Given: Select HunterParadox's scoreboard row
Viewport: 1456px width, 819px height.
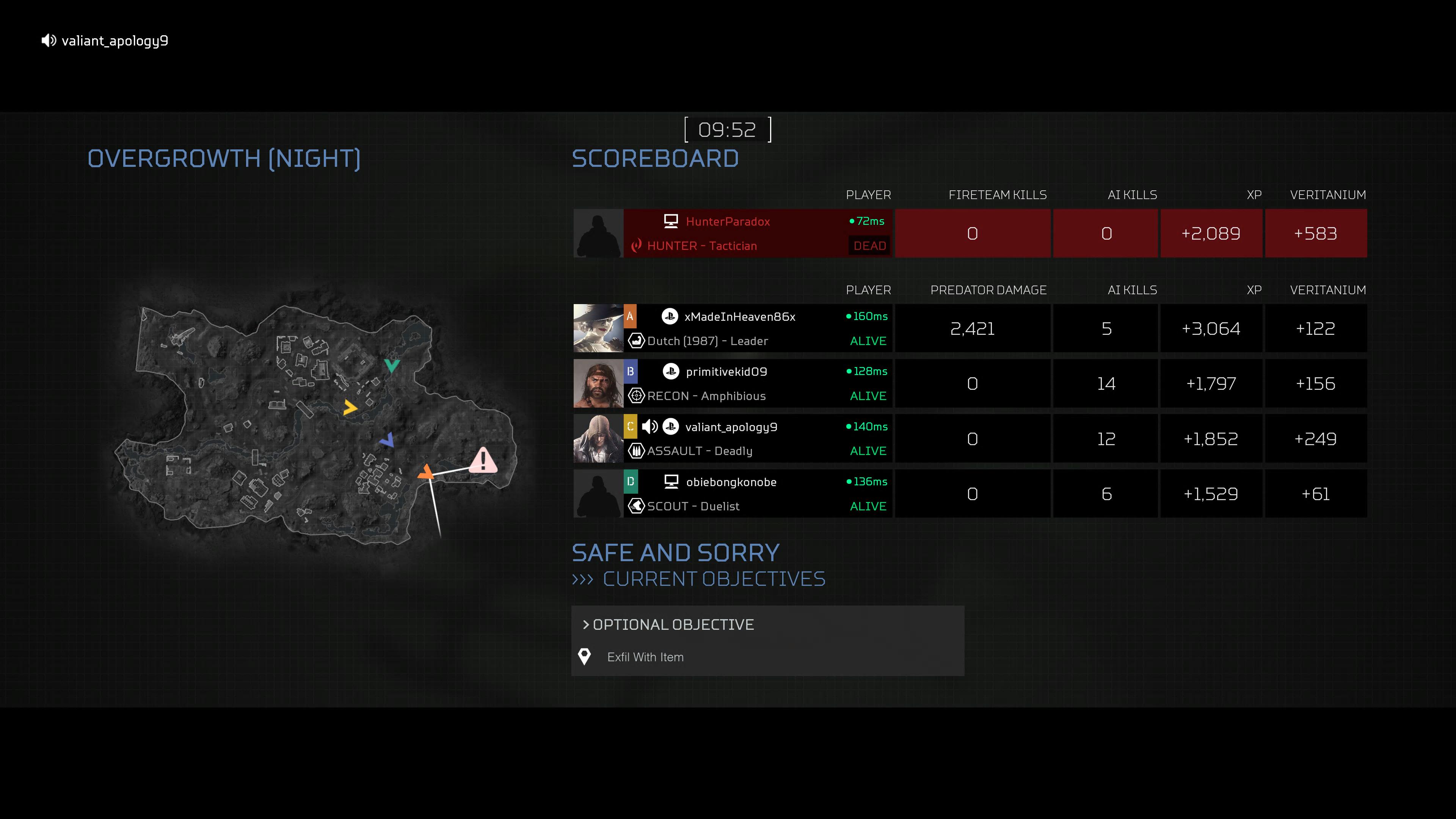Looking at the screenshot, I should (x=758, y=234).
